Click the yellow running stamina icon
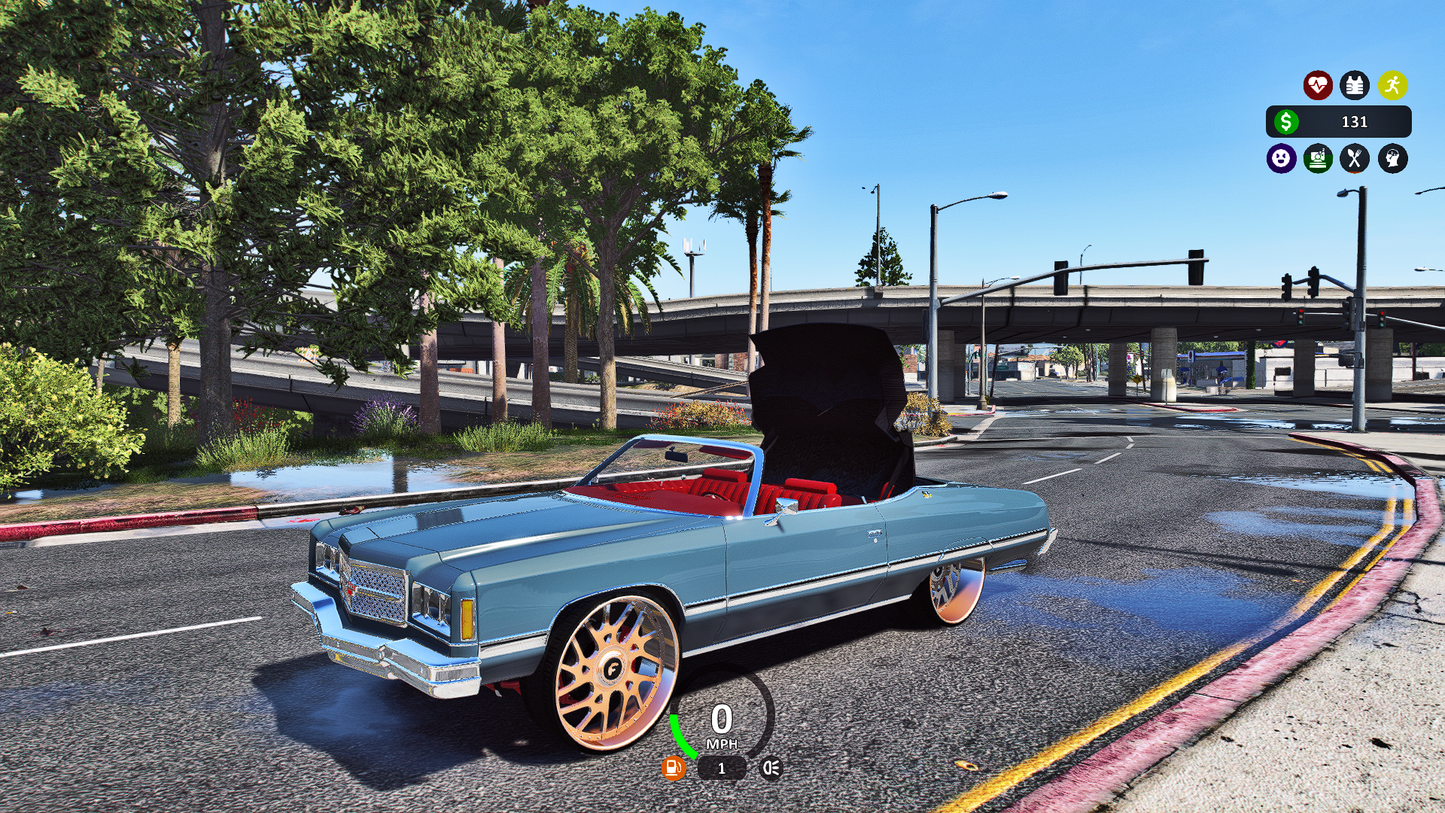Viewport: 1445px width, 813px height. [1392, 85]
